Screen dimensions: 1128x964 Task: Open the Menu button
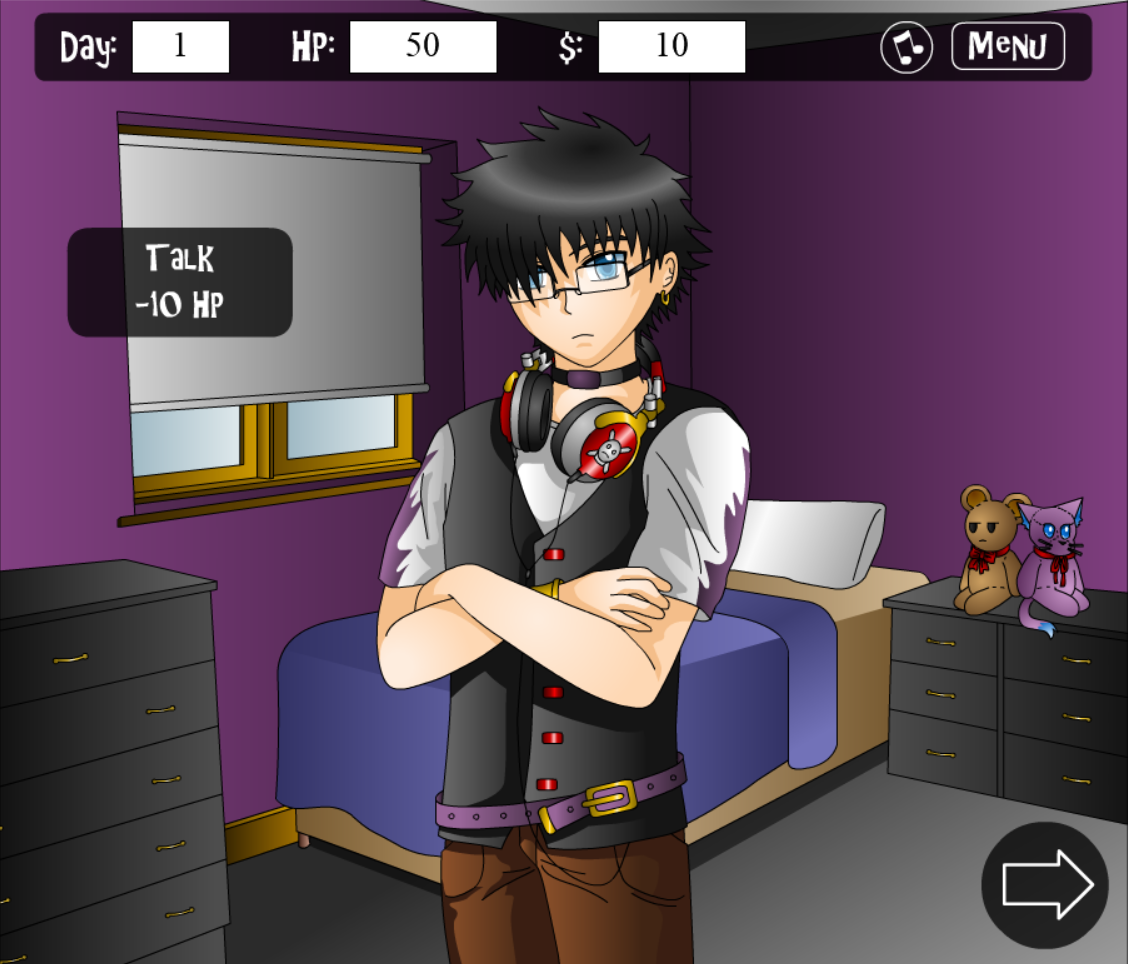pos(1007,46)
